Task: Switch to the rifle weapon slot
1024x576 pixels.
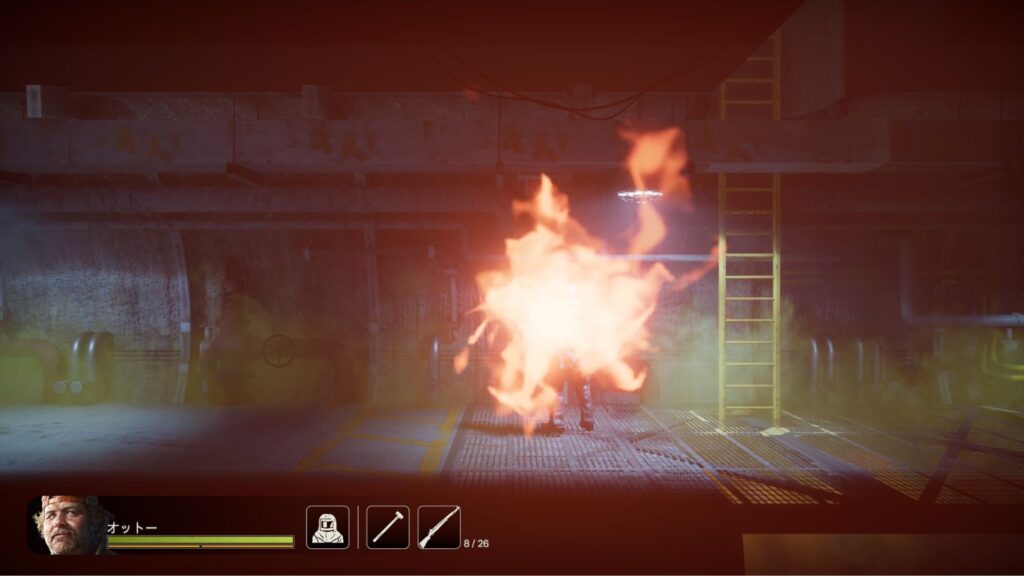Action: 439,527
